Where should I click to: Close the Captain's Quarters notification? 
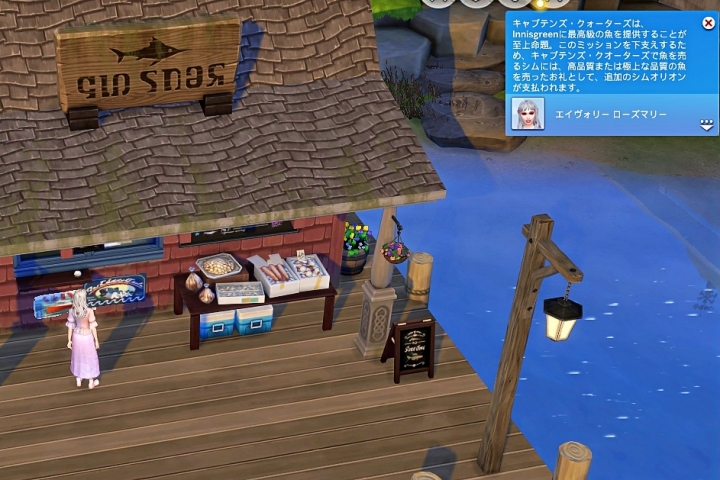pyautogui.click(x=709, y=22)
